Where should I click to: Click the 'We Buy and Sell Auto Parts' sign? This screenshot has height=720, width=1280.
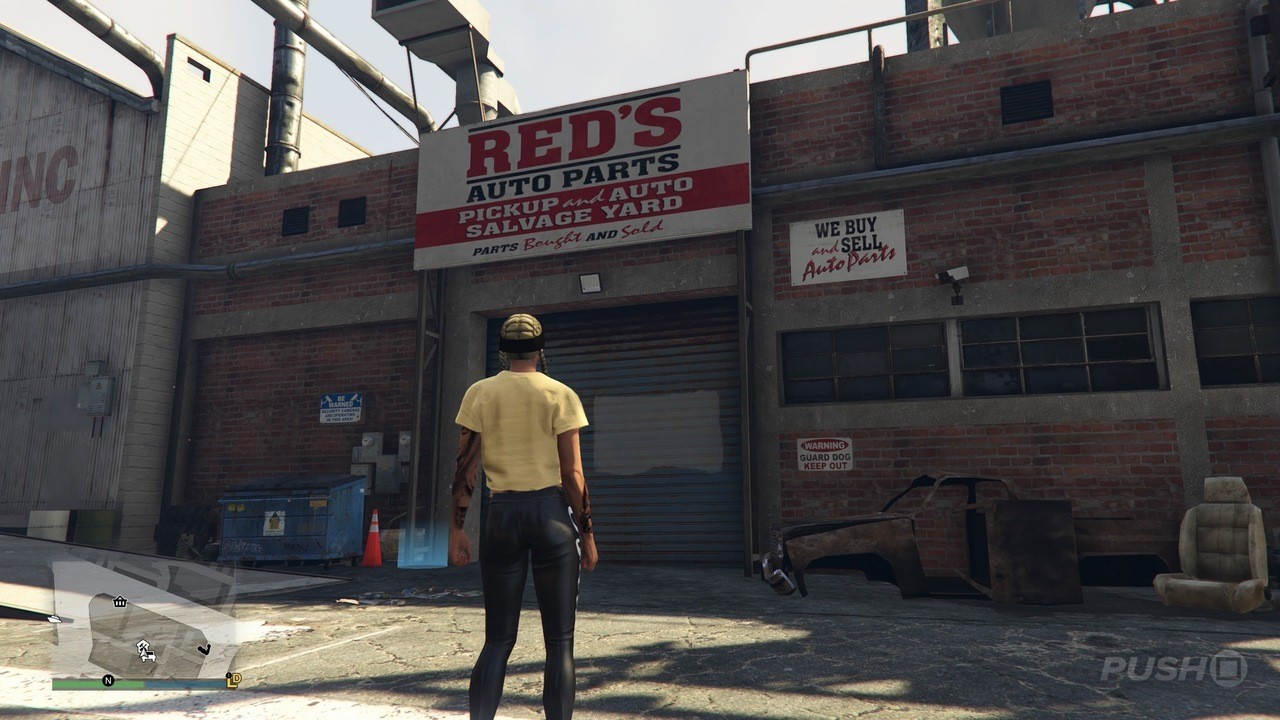coord(846,246)
